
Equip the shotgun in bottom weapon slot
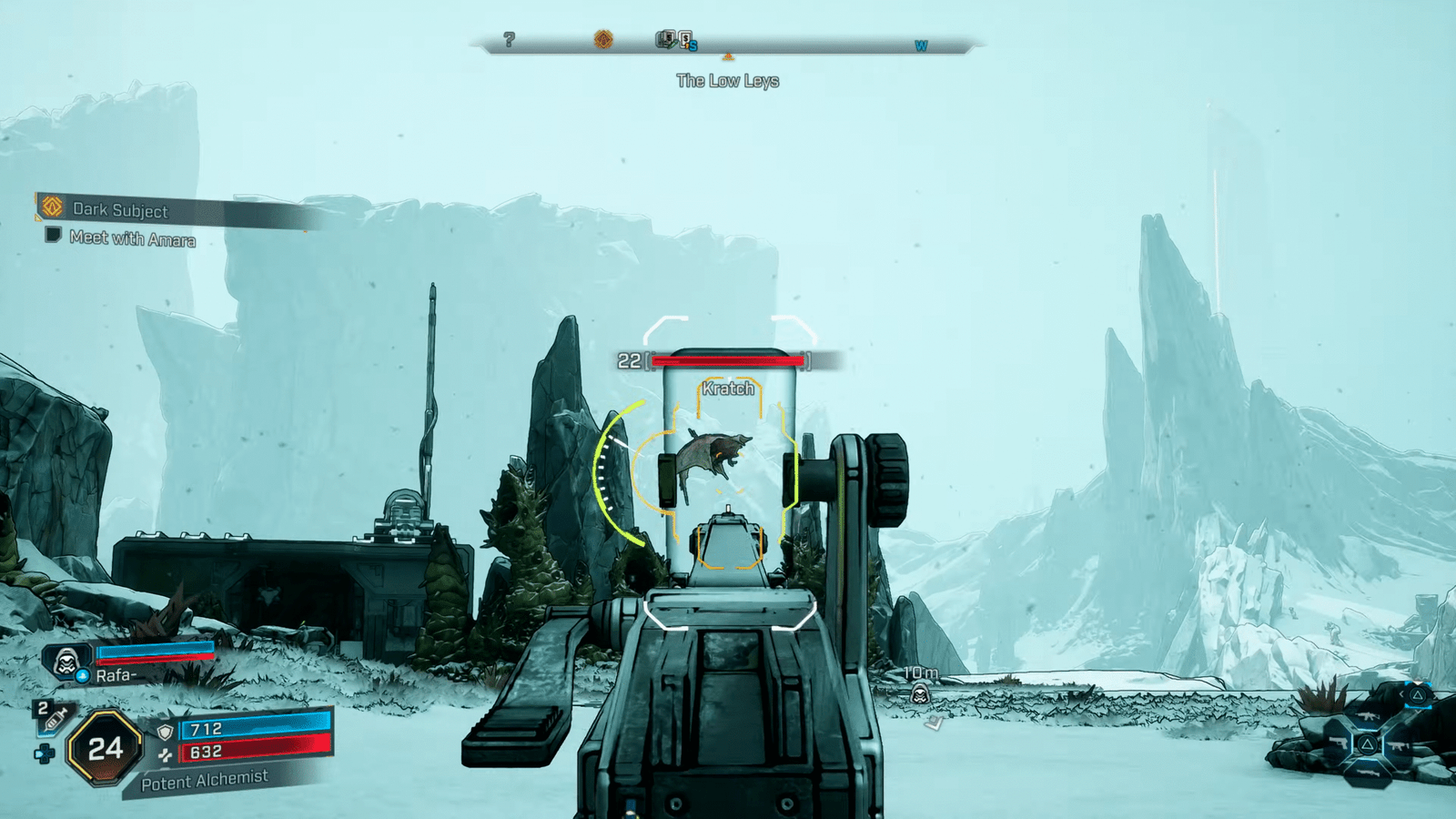1367,772
